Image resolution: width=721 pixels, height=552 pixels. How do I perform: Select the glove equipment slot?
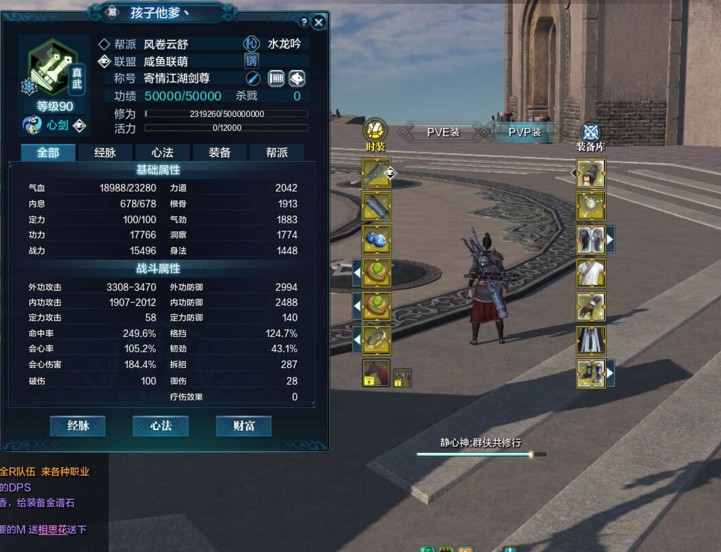(x=590, y=307)
